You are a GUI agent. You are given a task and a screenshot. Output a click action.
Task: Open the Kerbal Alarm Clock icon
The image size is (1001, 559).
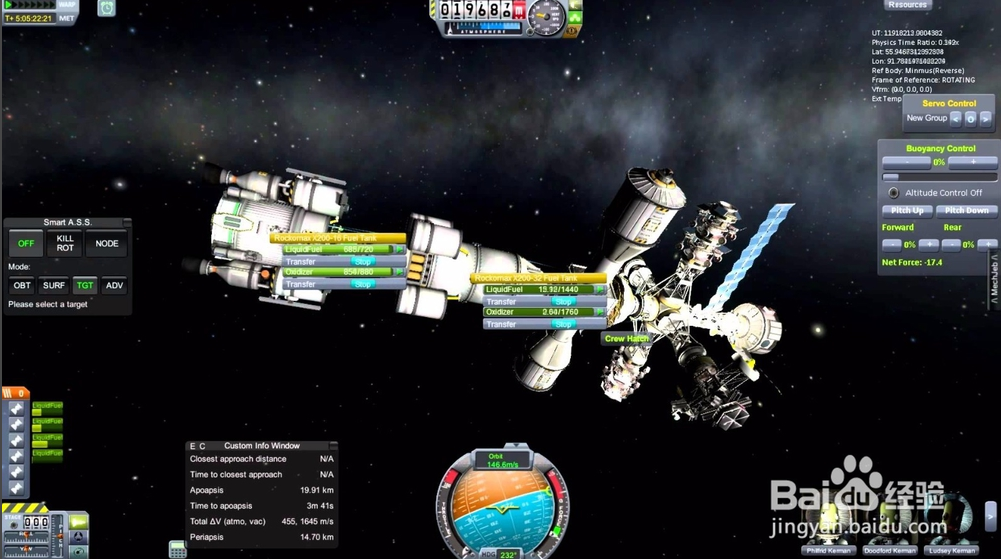click(x=106, y=8)
